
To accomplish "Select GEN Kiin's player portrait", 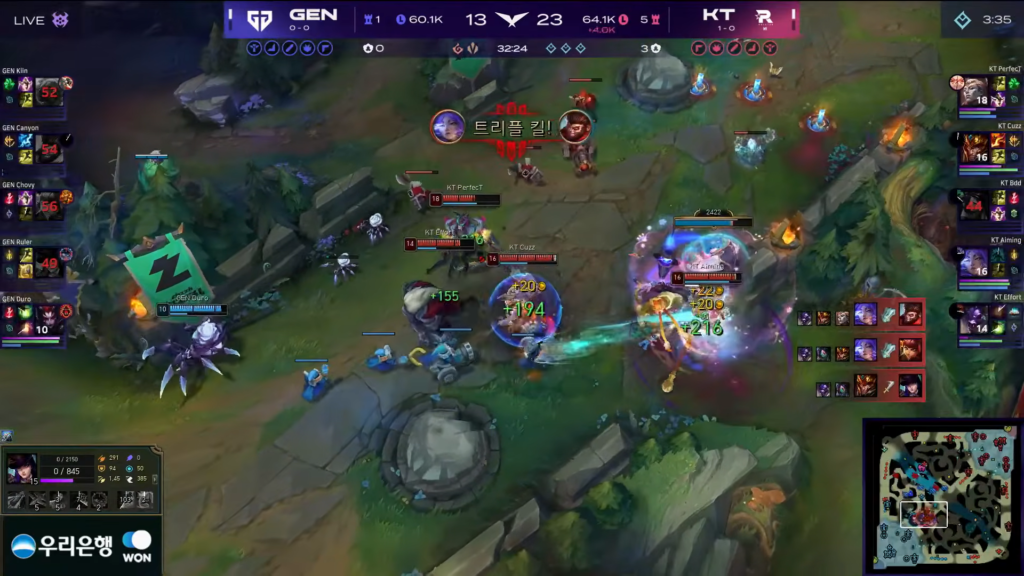I will [x=49, y=92].
